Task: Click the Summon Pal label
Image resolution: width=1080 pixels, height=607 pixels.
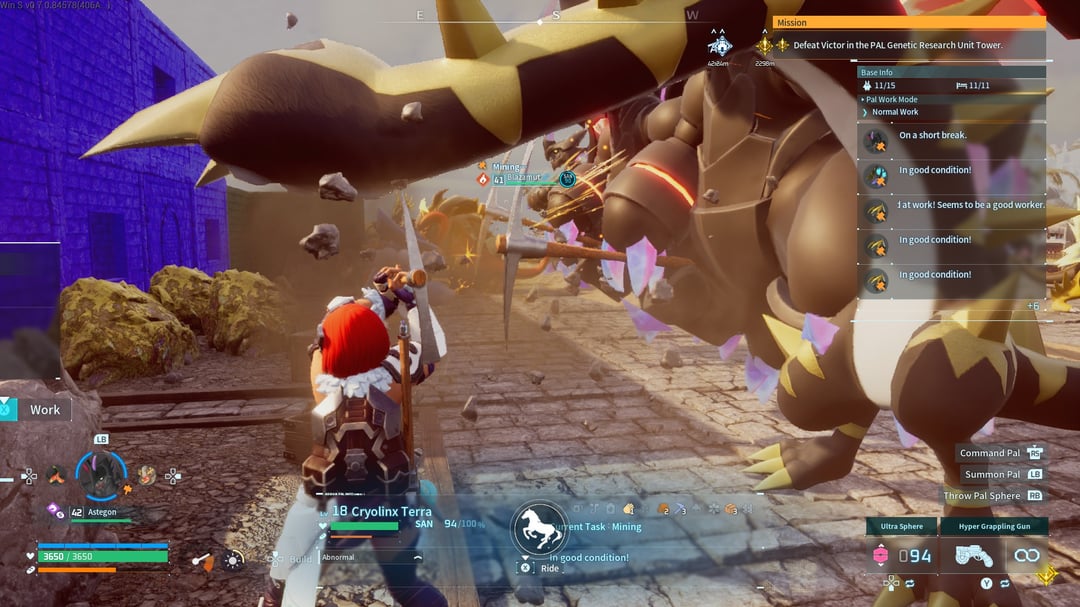Action: point(992,474)
